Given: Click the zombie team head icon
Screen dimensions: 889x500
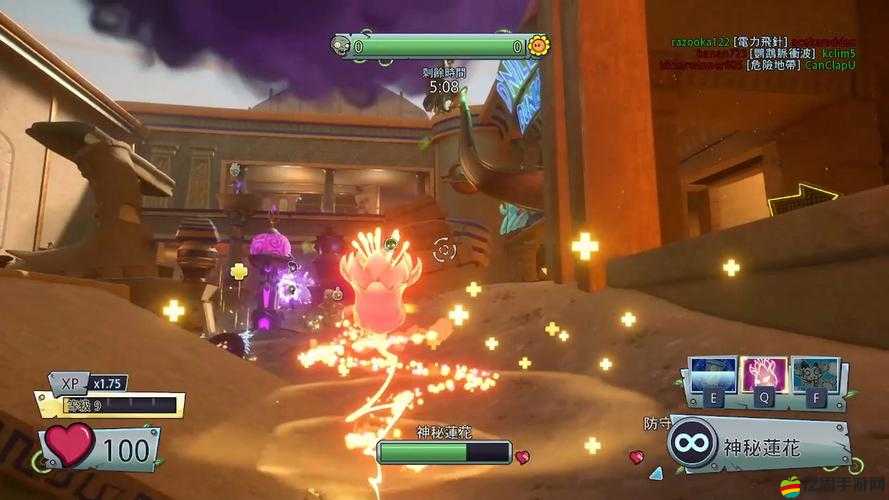Looking at the screenshot, I should click(x=342, y=46).
